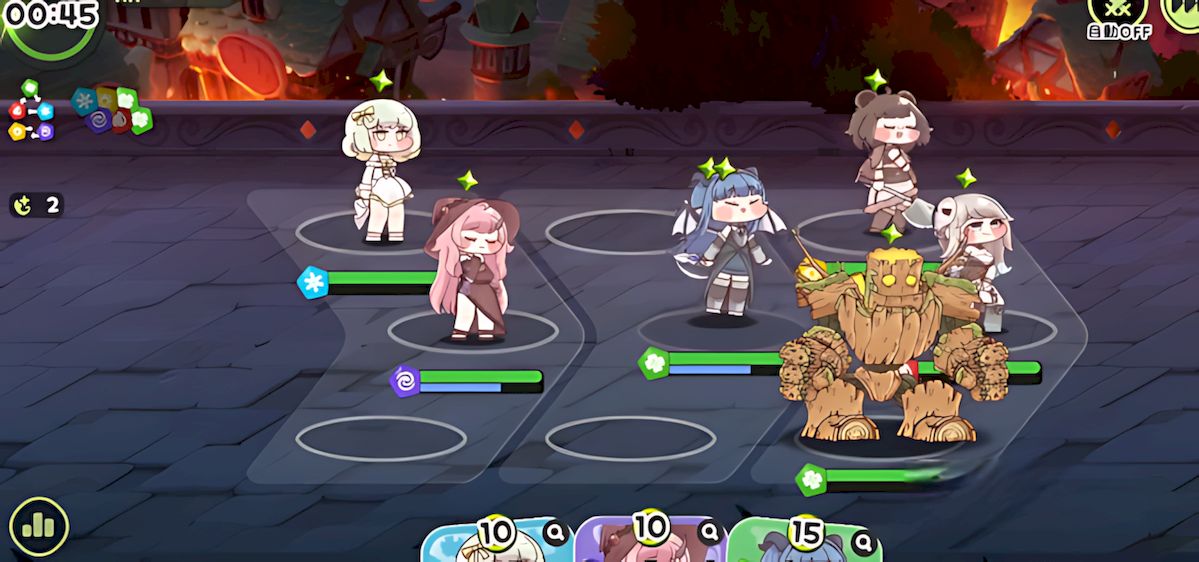This screenshot has height=562, width=1199.
Task: Select the blue-haired girl skill card costing 15
Action: click(x=795, y=546)
